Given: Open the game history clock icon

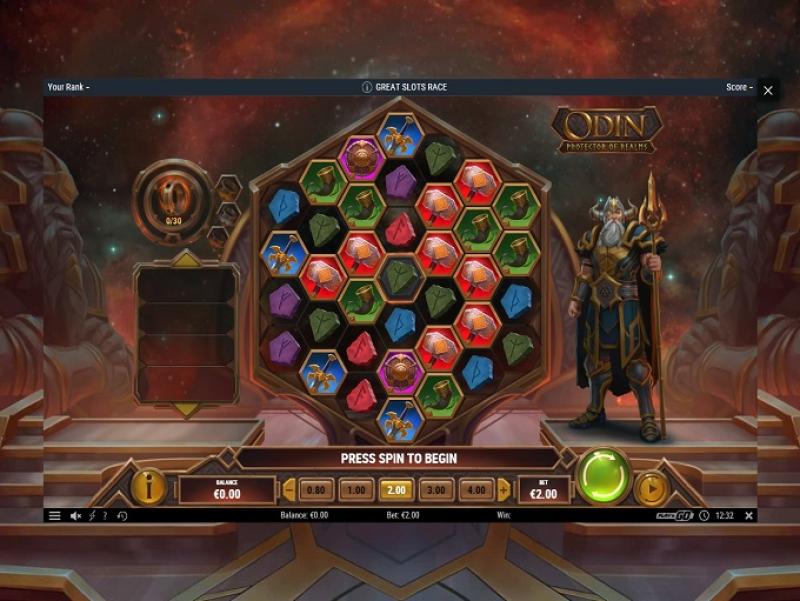Looking at the screenshot, I should click(122, 516).
